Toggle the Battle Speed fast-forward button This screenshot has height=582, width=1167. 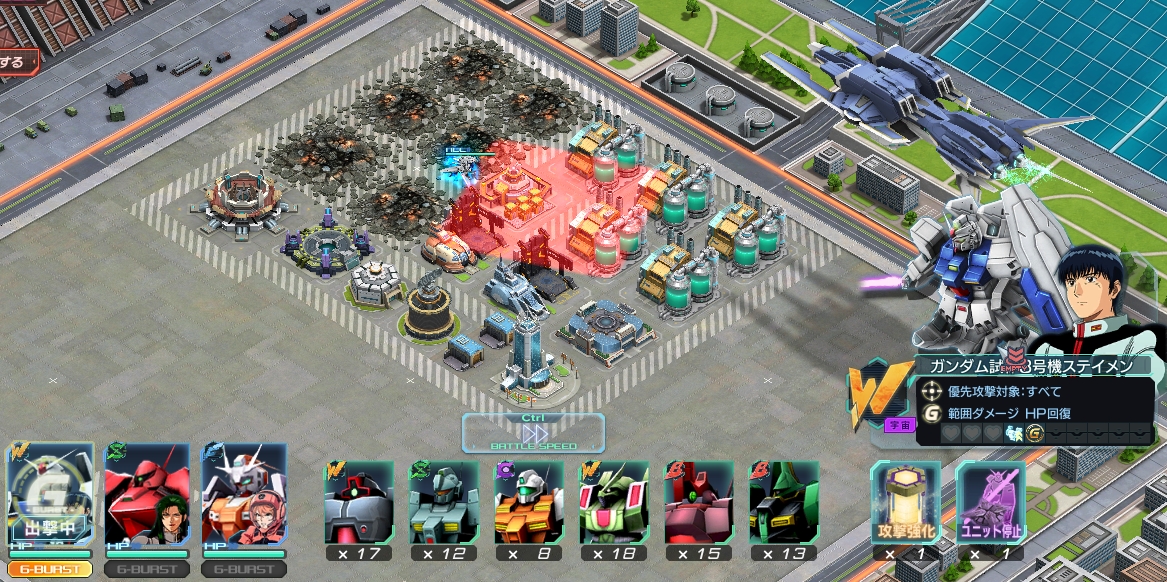point(533,433)
